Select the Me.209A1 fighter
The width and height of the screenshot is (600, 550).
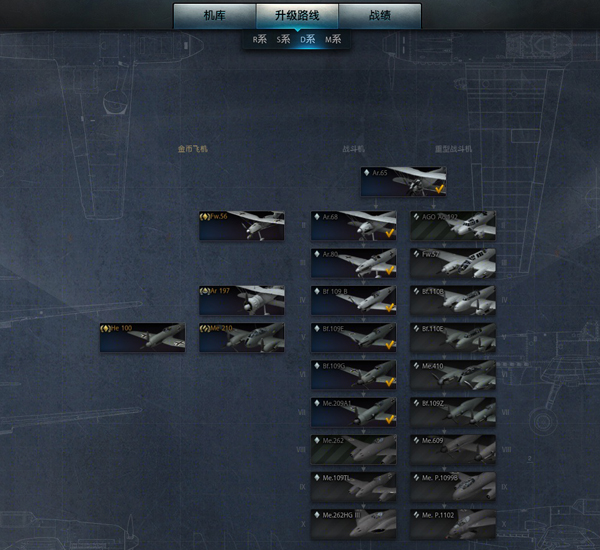pyautogui.click(x=353, y=411)
